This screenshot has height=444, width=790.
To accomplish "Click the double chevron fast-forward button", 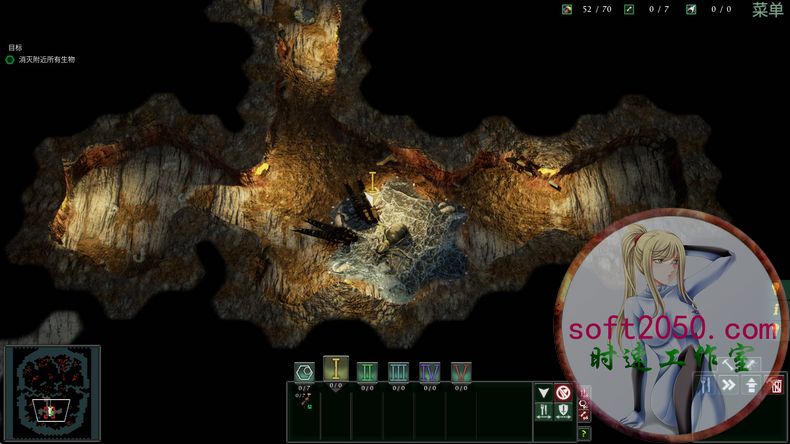I will (x=729, y=385).
